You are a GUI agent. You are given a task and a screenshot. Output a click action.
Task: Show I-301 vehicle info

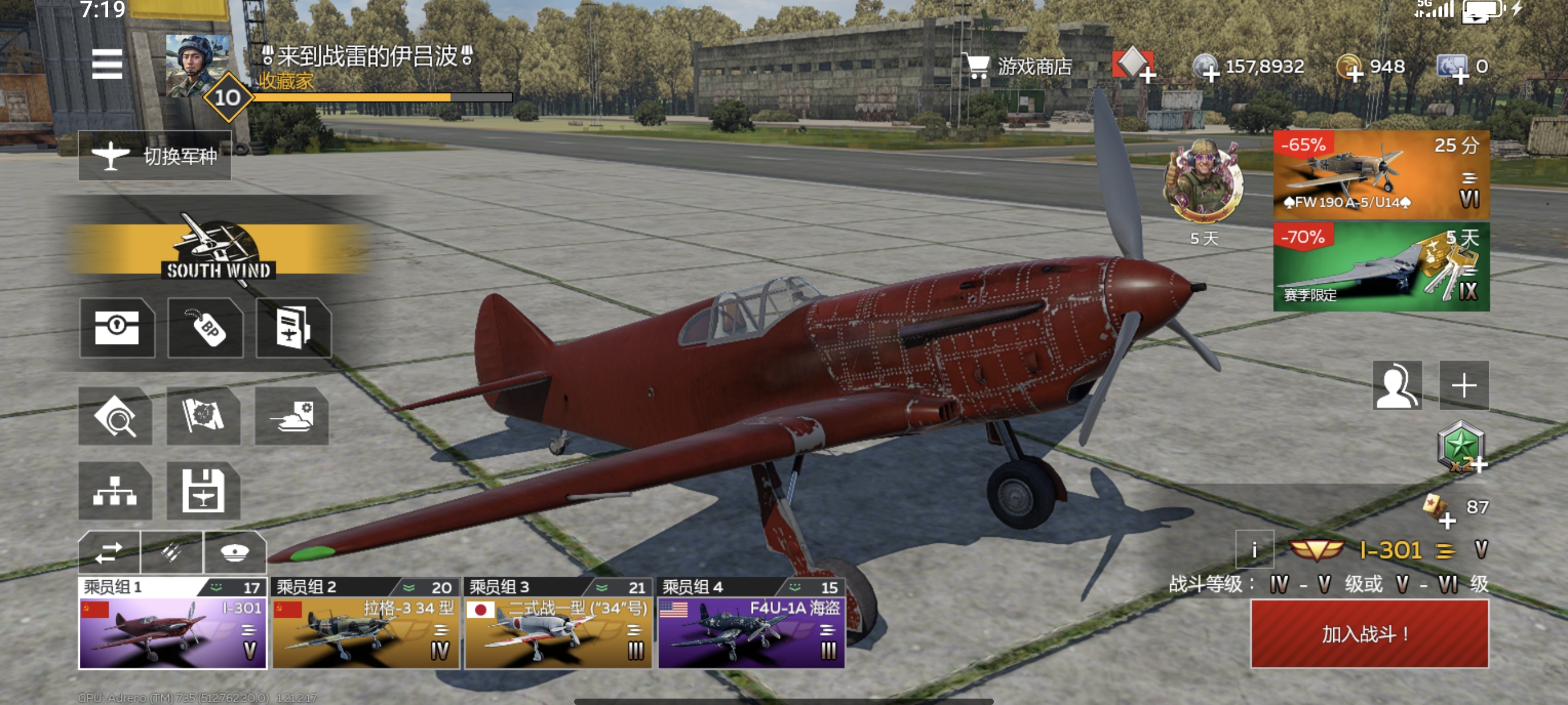click(1255, 550)
